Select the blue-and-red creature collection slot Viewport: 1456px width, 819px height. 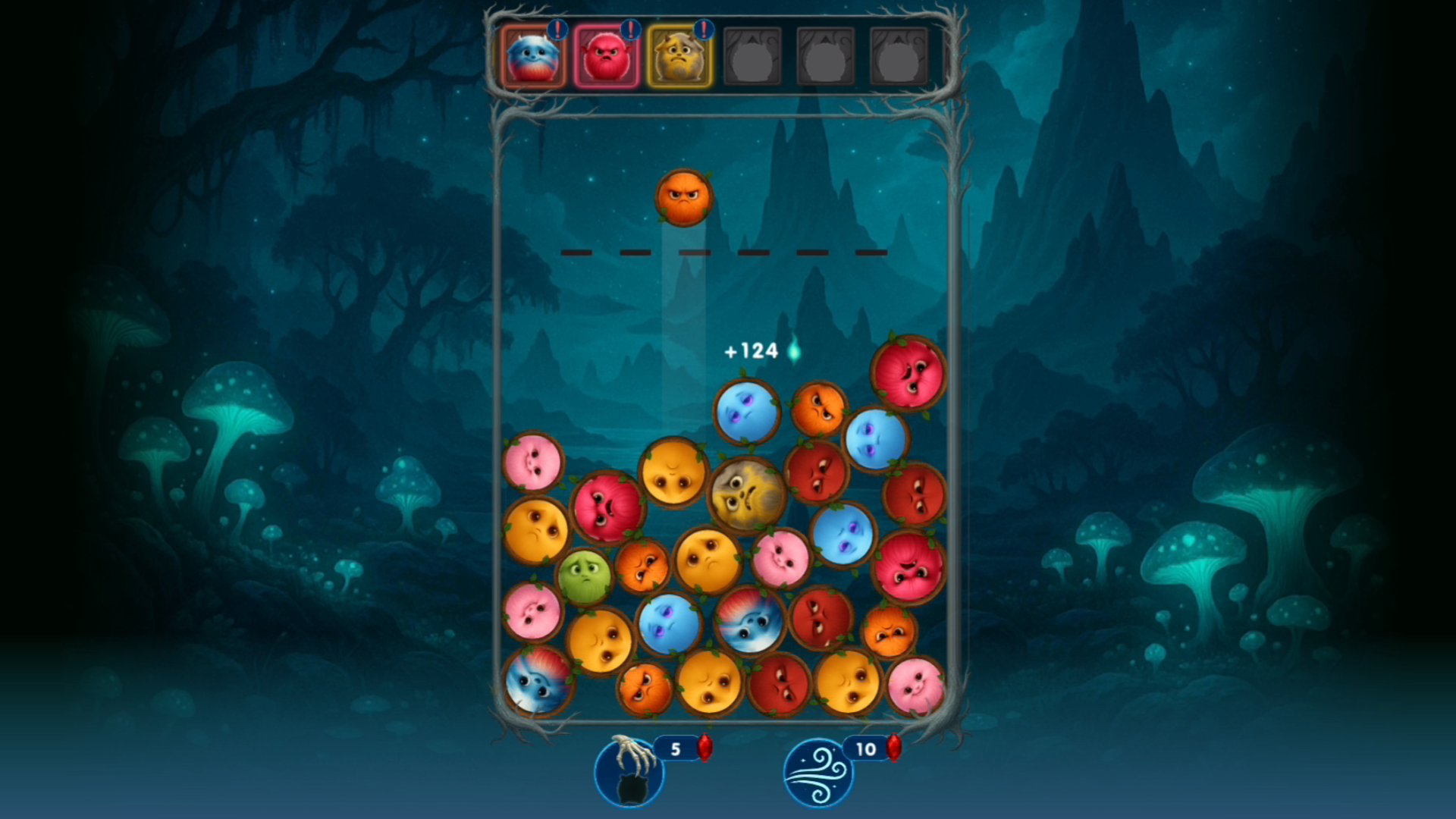533,57
